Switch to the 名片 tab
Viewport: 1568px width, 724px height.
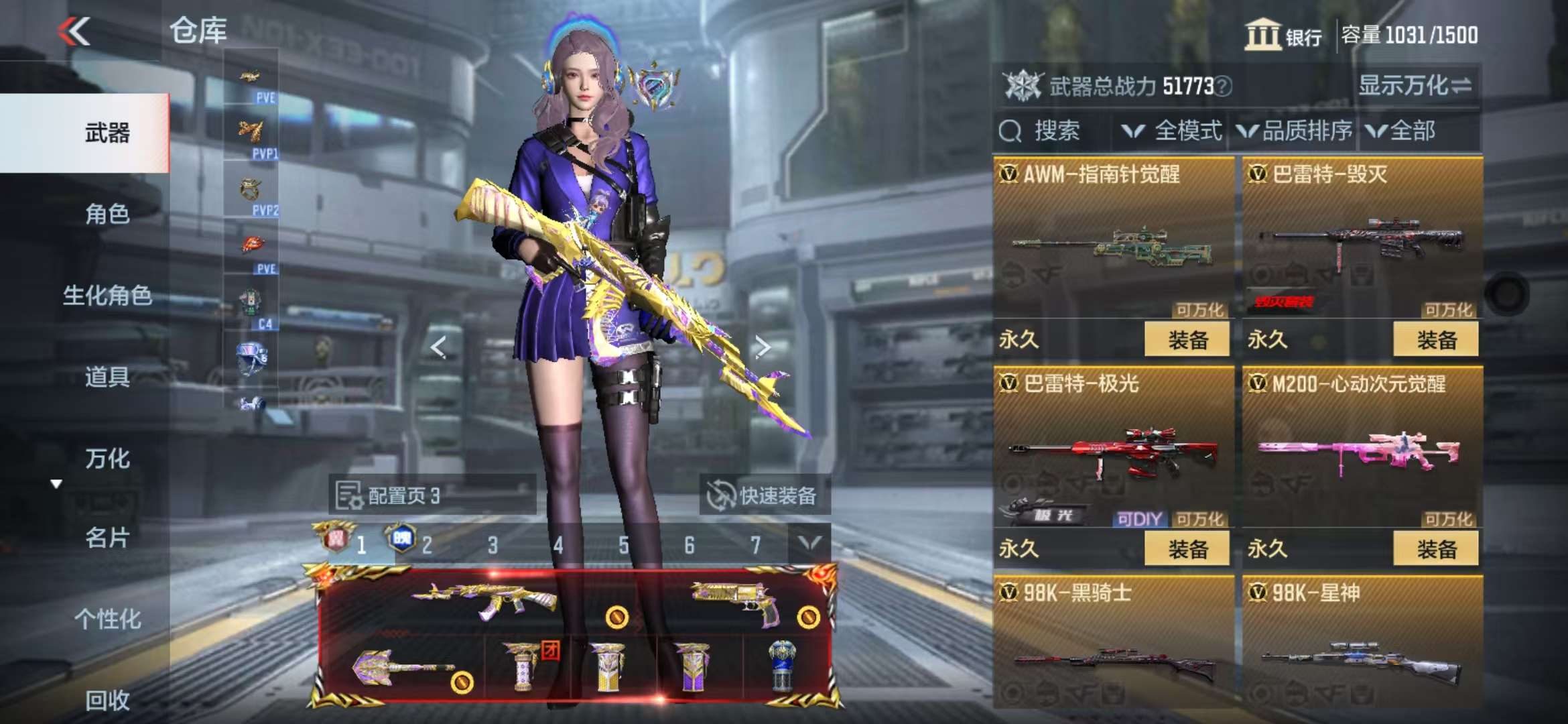[107, 538]
